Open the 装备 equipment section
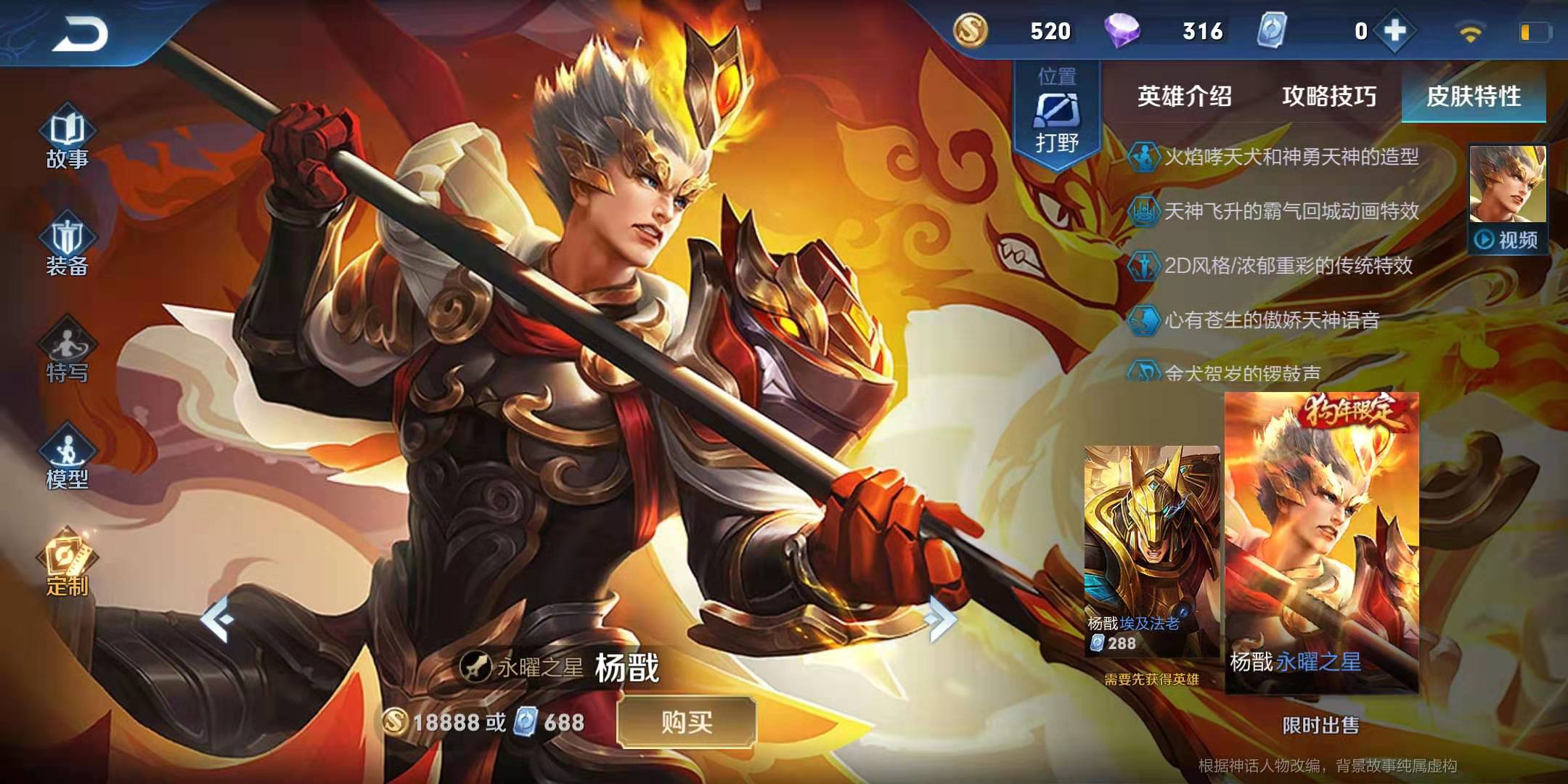 pyautogui.click(x=67, y=247)
